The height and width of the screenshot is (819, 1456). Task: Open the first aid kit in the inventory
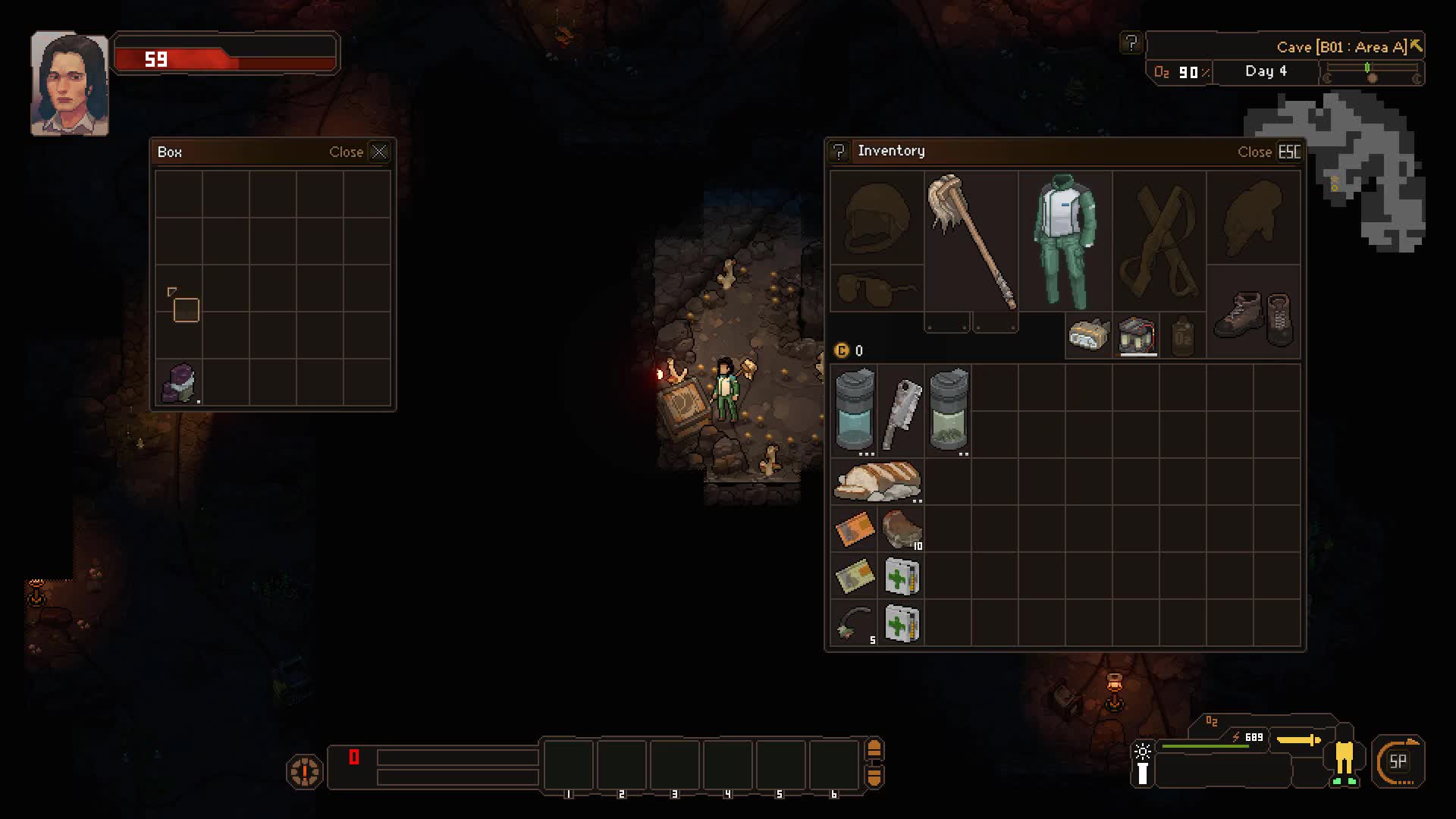[902, 576]
